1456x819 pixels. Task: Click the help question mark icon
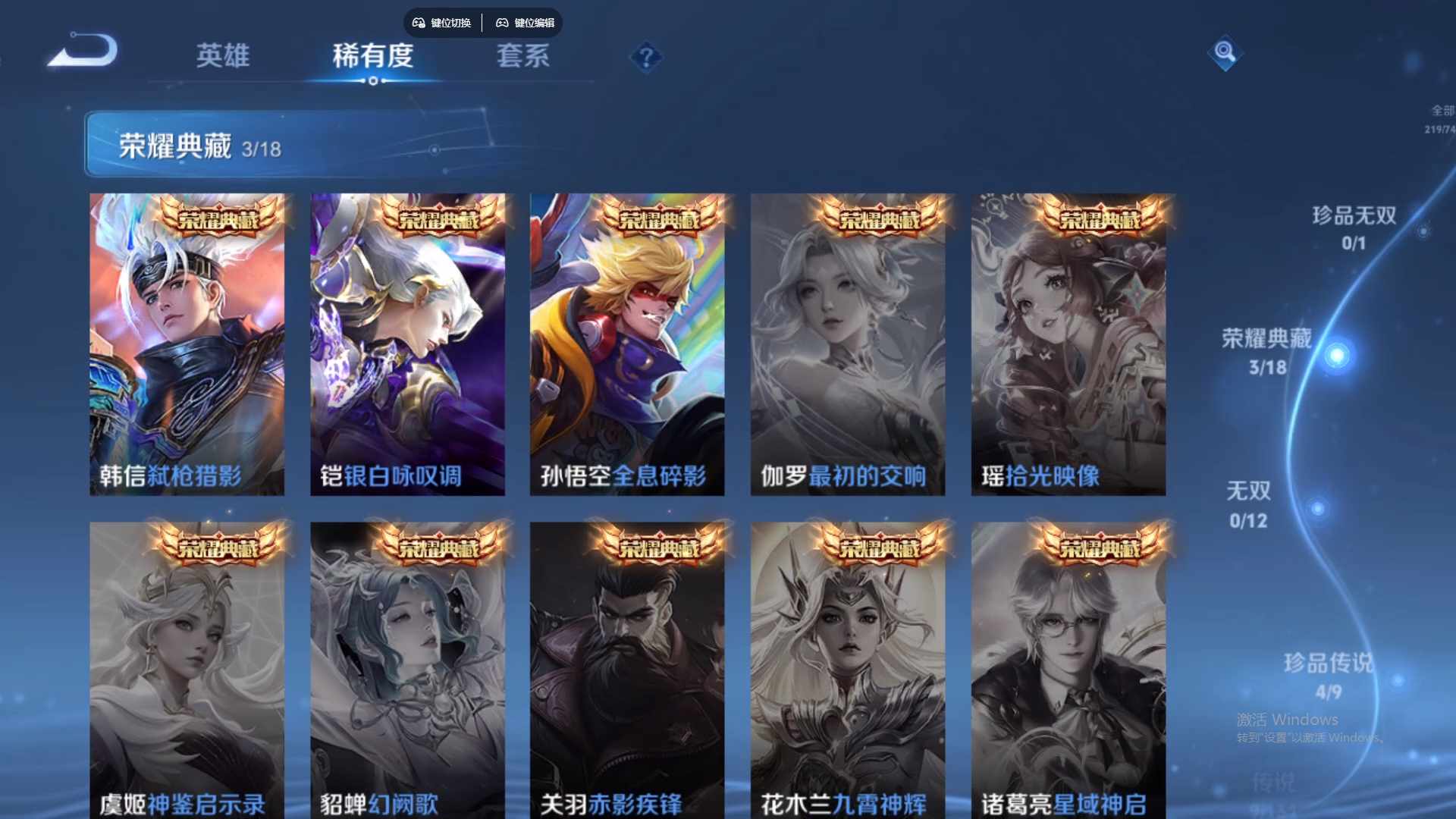[x=645, y=56]
